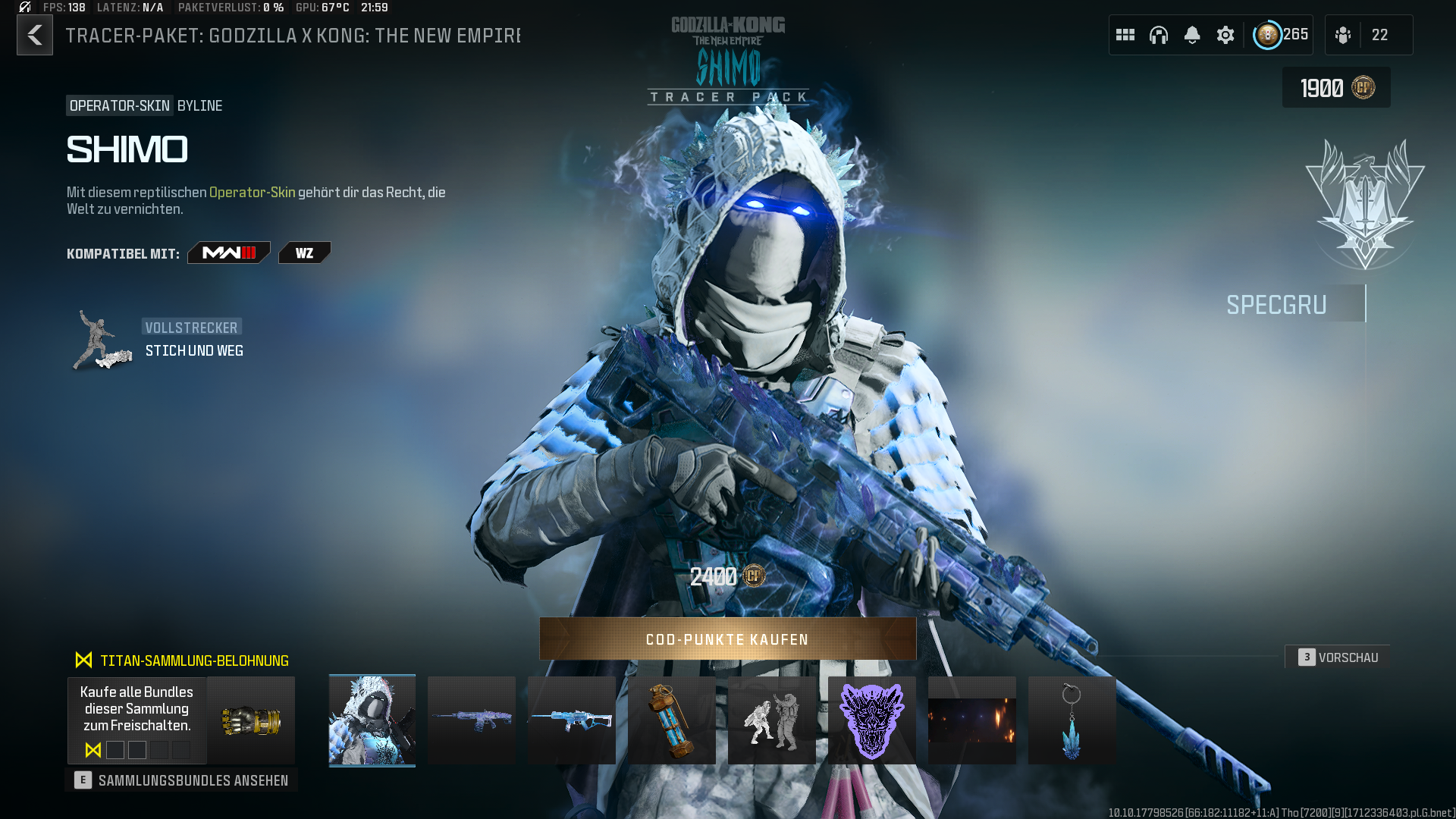Select the light blue rifle blueprint thumbnail
This screenshot has width=1456, height=819.
[572, 720]
